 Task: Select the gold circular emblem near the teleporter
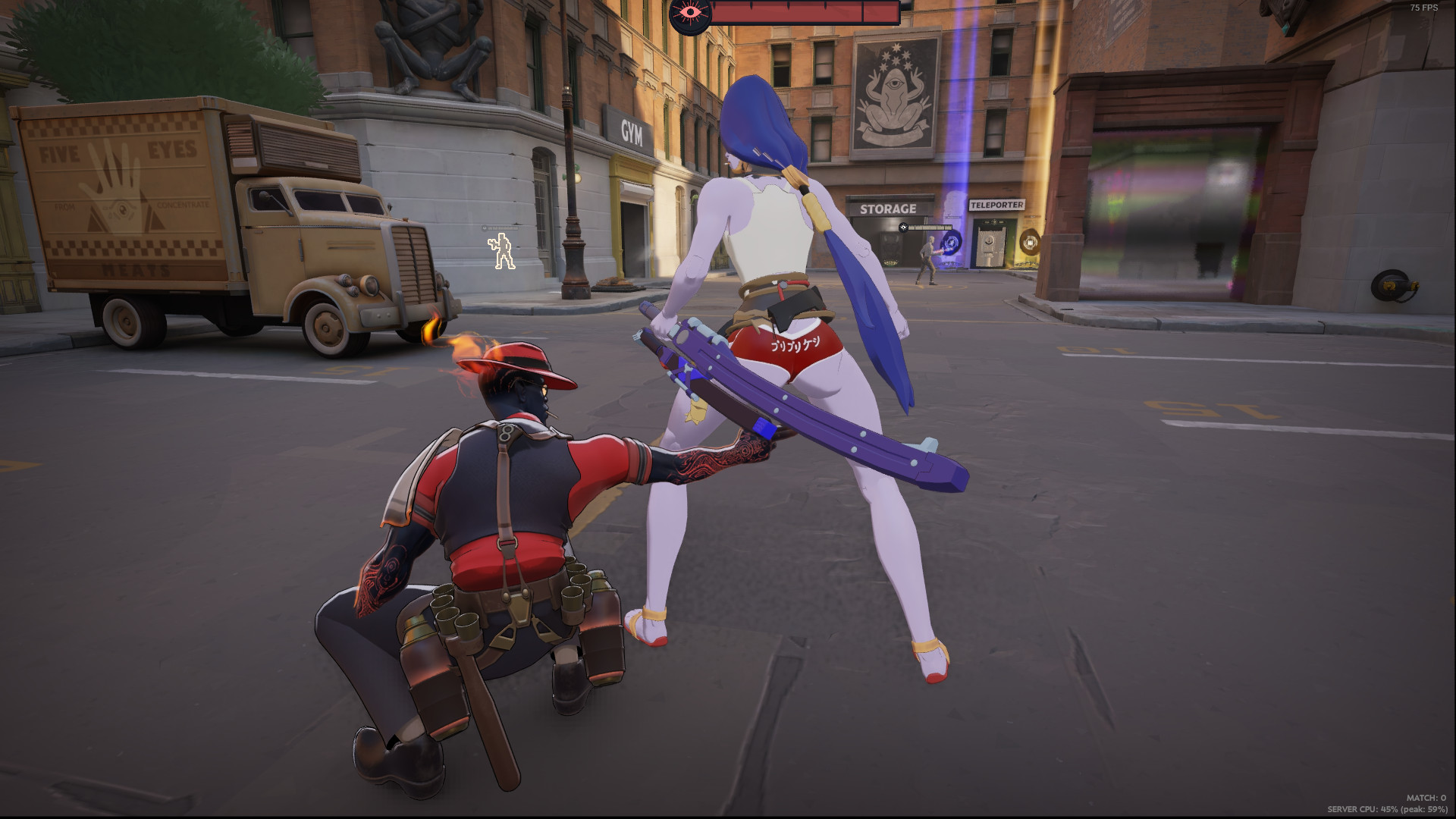(1031, 243)
